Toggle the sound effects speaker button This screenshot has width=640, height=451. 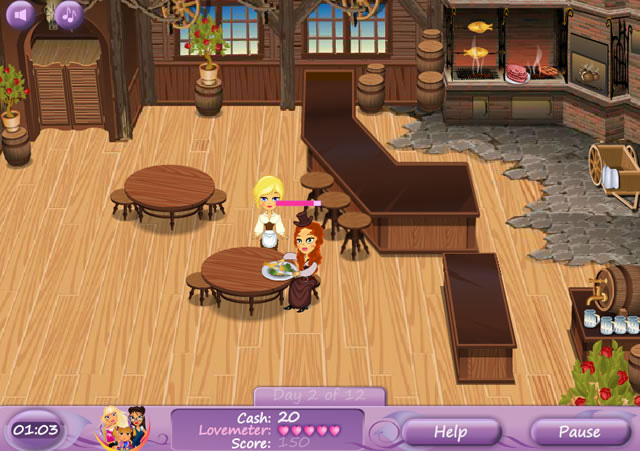coord(21,14)
